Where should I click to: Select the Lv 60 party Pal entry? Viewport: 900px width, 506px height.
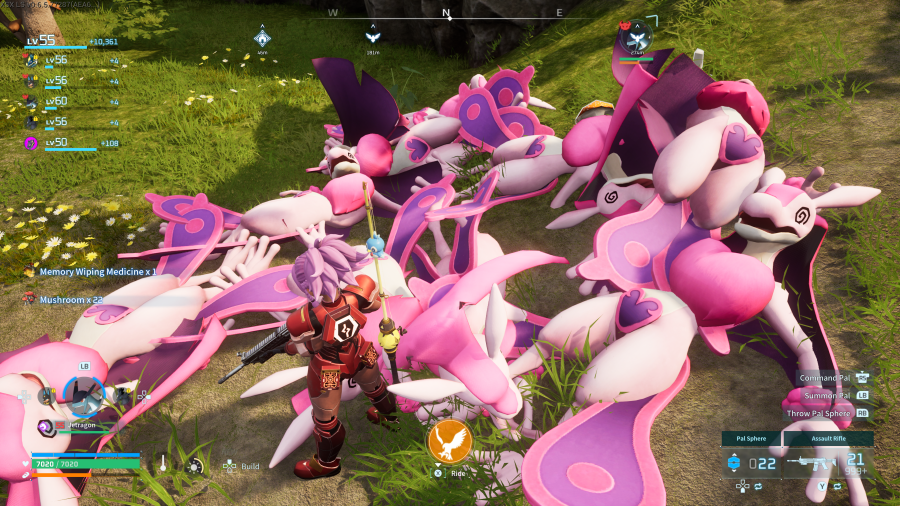coord(31,101)
